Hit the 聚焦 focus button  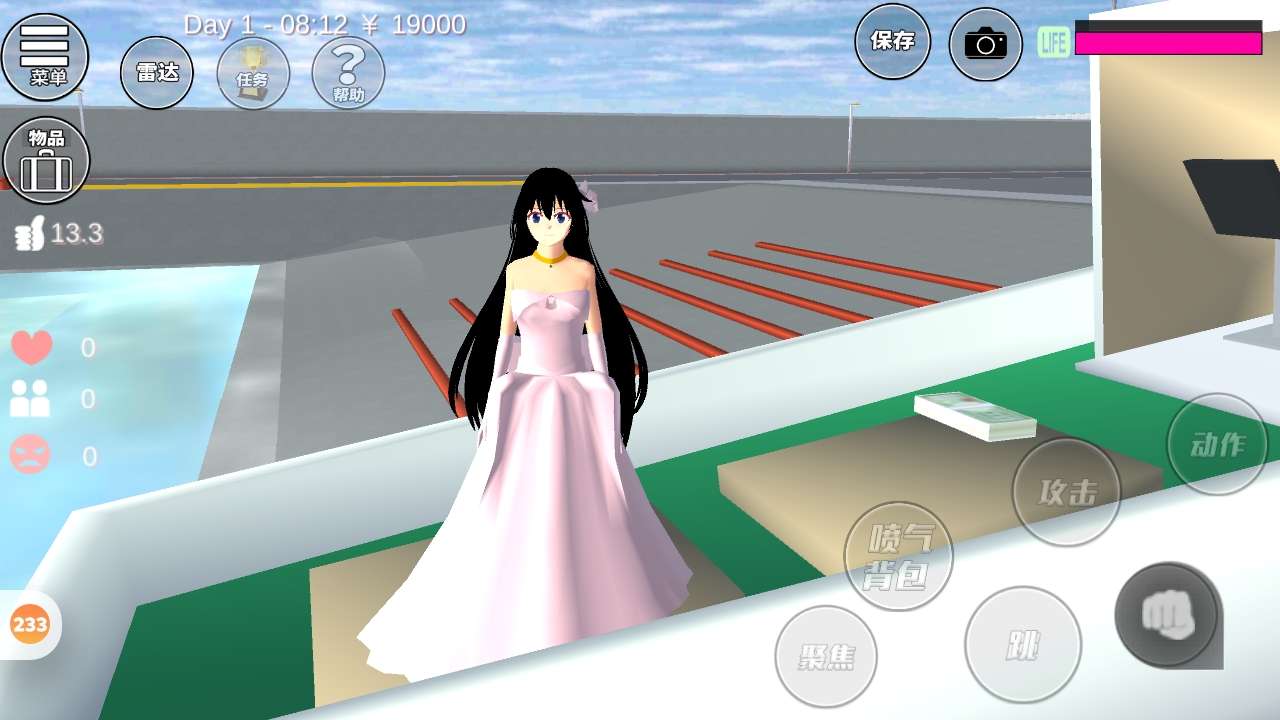[826, 656]
